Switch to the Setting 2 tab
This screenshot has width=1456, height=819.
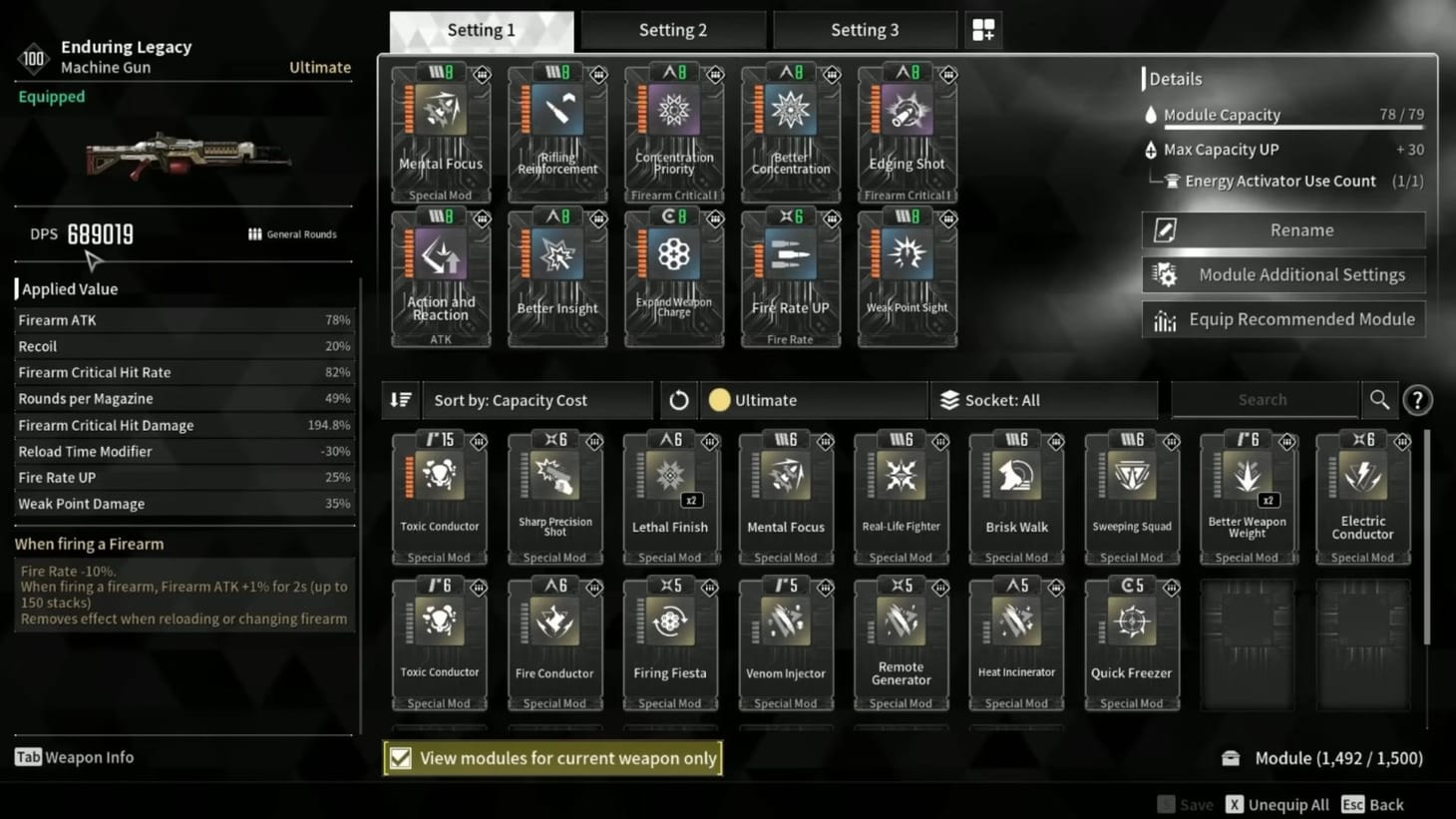[x=672, y=29]
